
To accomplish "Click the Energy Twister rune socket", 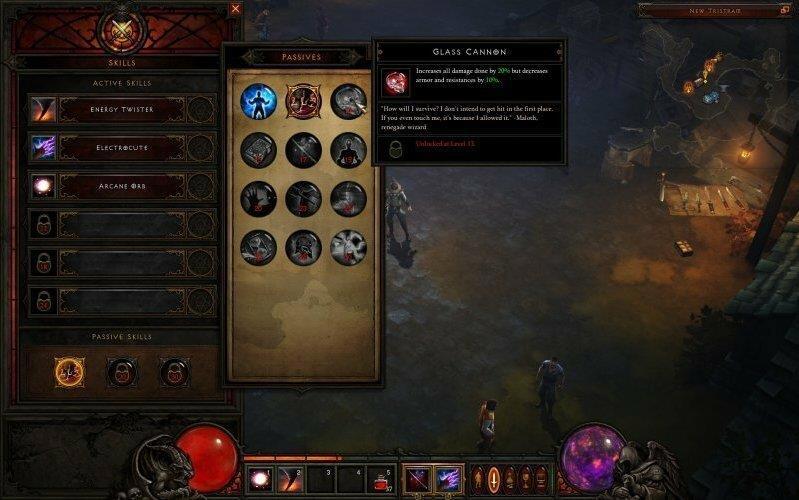I will pos(201,108).
